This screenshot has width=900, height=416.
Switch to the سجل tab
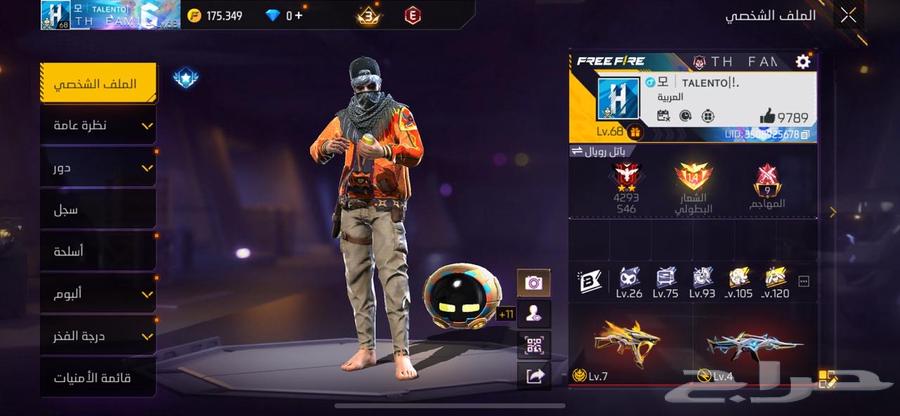[98, 210]
